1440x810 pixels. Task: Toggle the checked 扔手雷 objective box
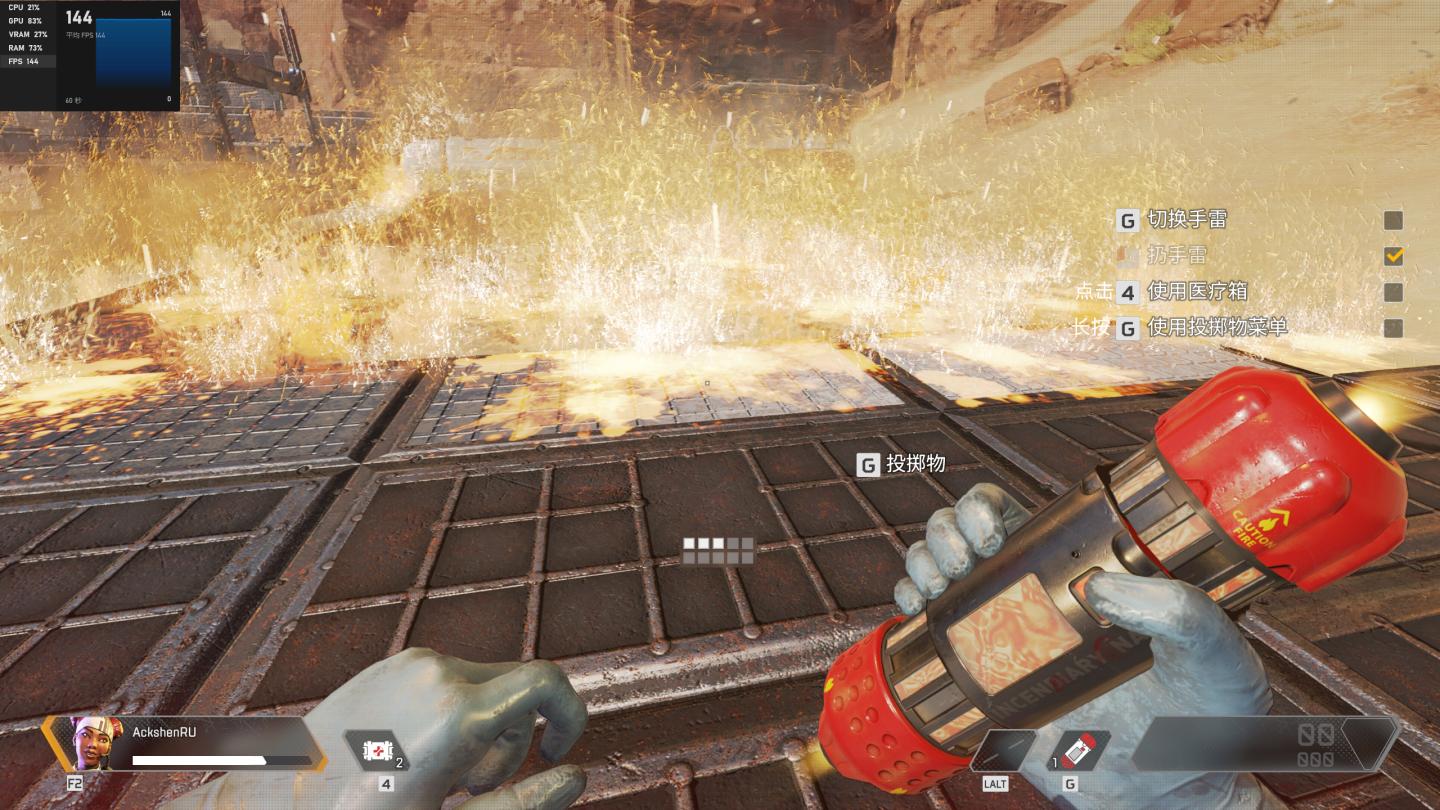pos(1393,256)
